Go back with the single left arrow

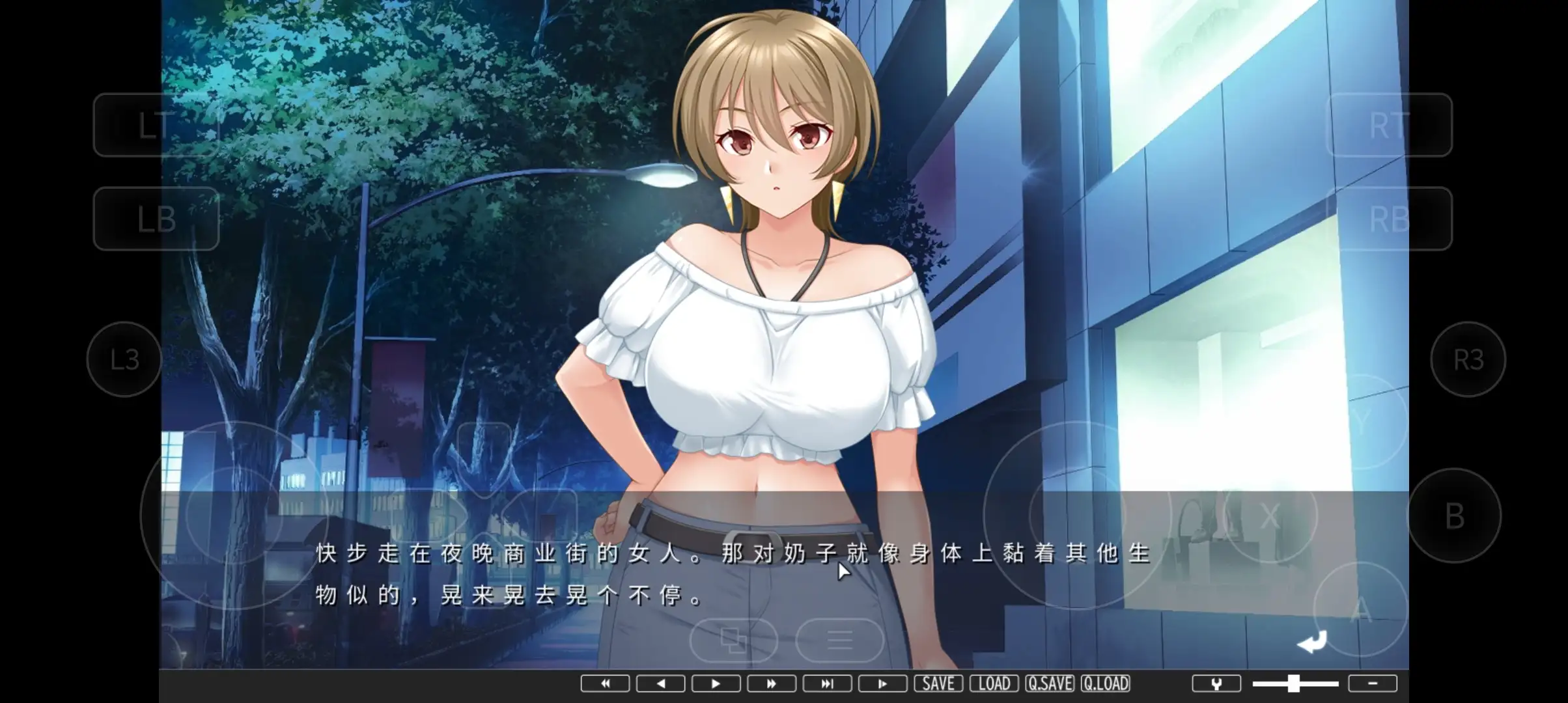[x=660, y=683]
